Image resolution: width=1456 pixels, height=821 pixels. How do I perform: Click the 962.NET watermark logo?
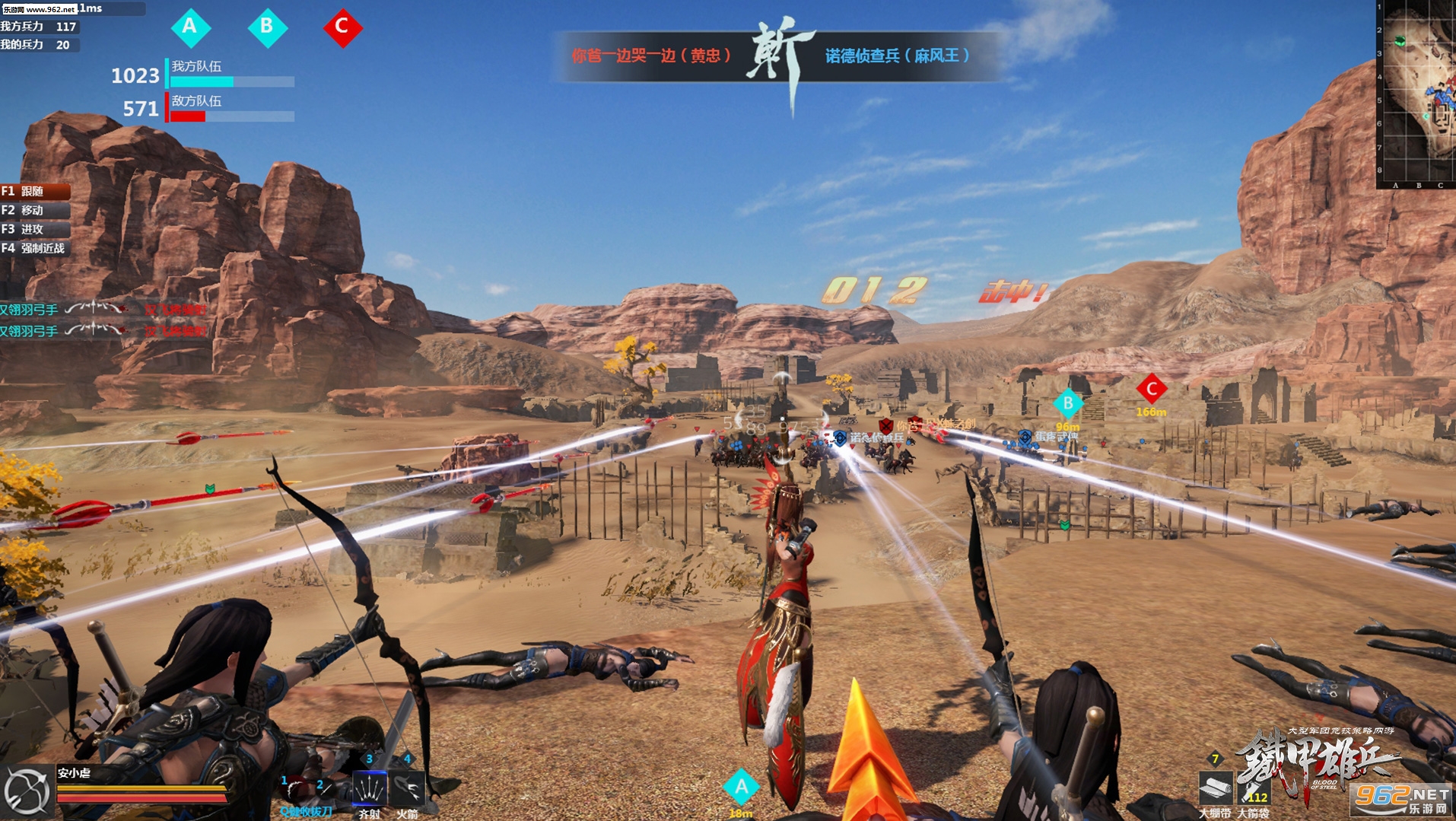(1401, 800)
